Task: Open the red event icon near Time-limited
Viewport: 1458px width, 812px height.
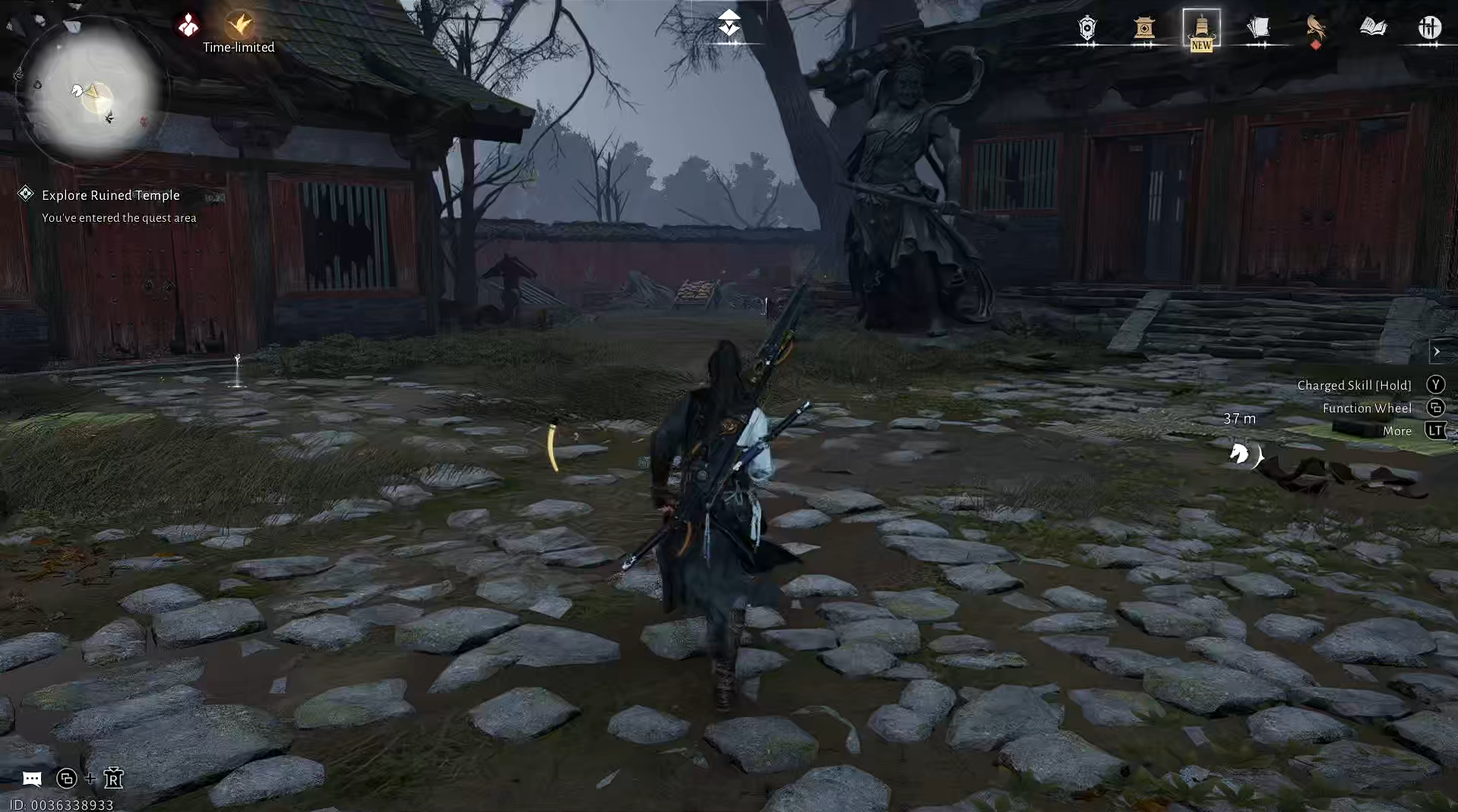Action: click(x=187, y=23)
